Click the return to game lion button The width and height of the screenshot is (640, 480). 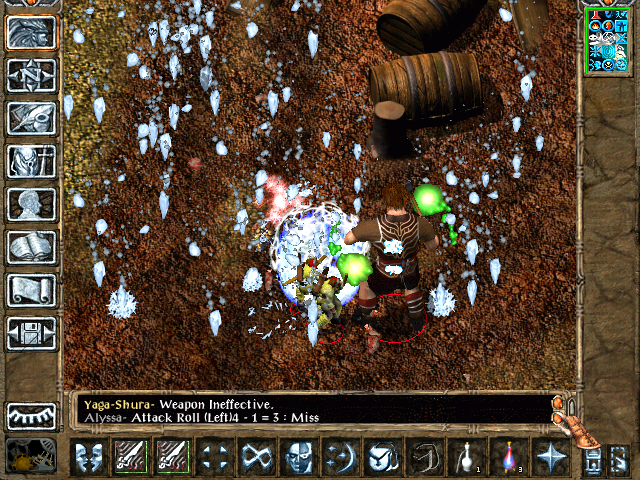(x=32, y=32)
